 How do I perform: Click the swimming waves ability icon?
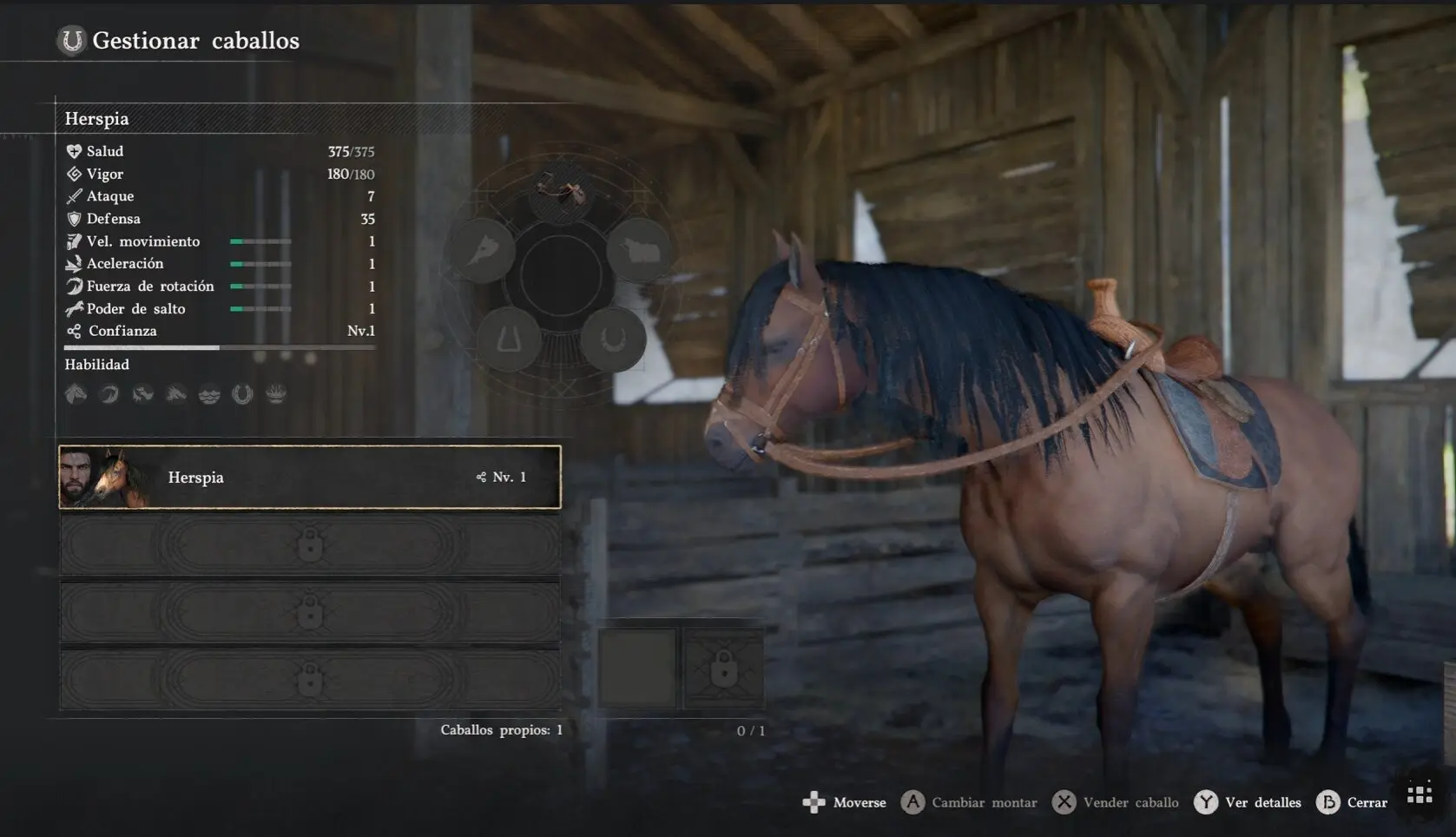click(209, 395)
